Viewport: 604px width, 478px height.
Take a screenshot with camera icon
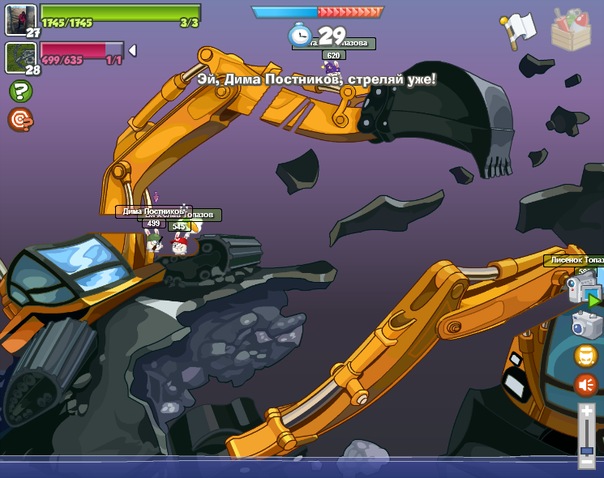[585, 324]
